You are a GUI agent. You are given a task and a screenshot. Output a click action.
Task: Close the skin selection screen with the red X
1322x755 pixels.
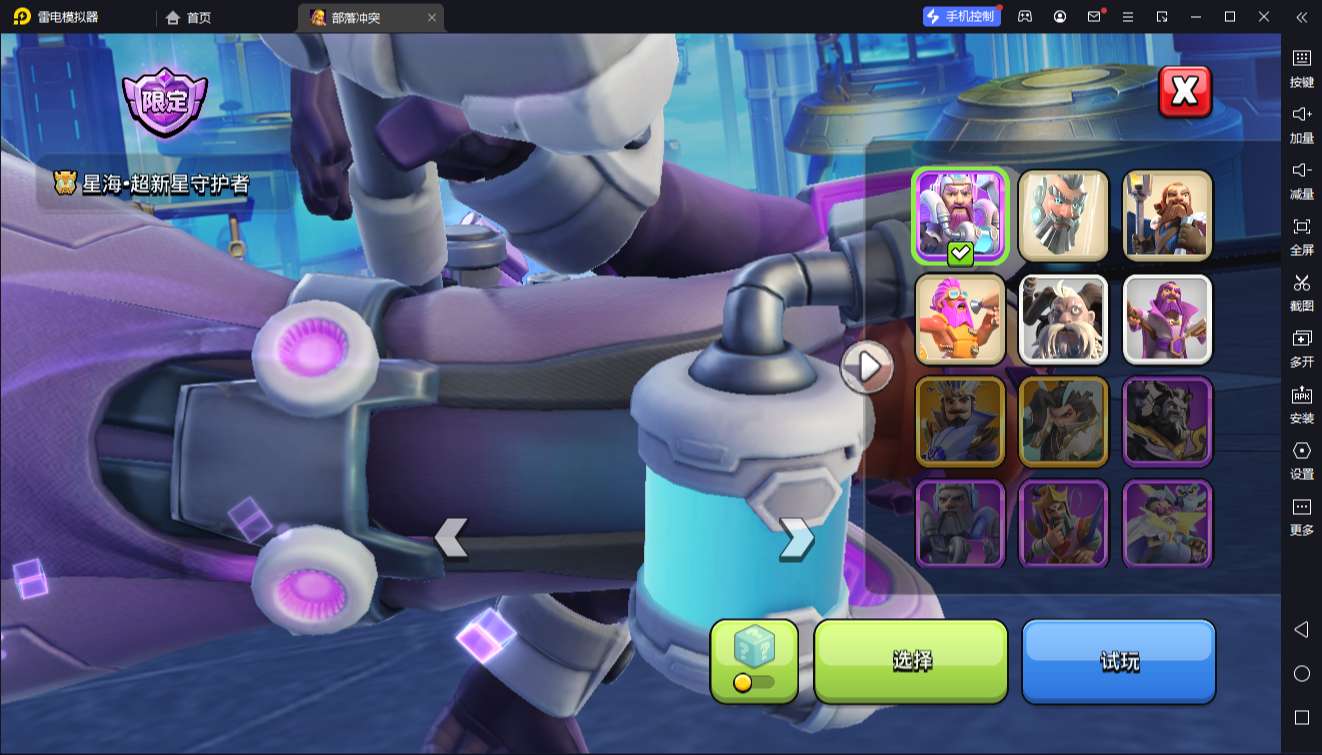(1184, 92)
